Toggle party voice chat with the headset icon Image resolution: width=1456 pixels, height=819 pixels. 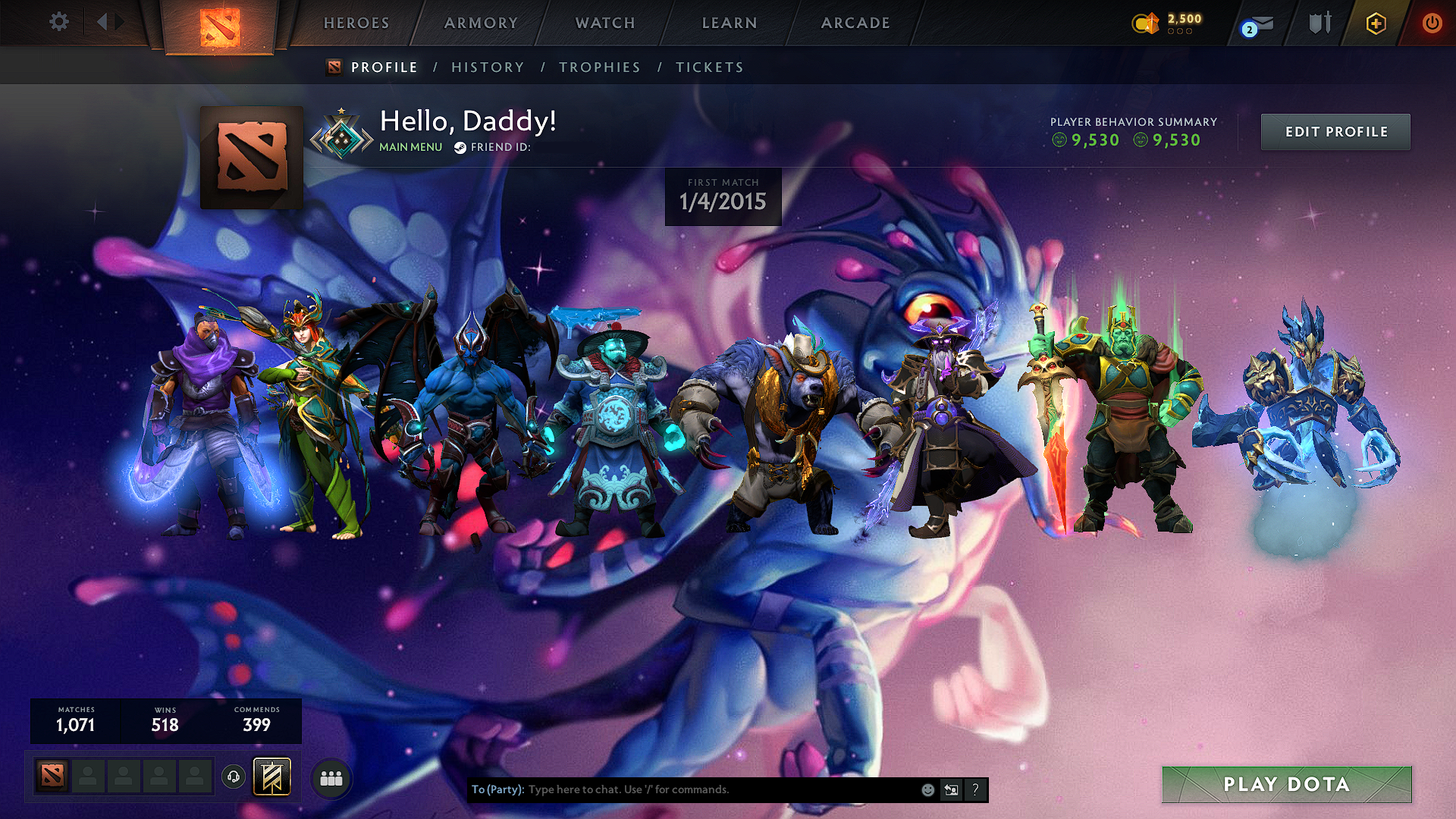click(x=233, y=777)
